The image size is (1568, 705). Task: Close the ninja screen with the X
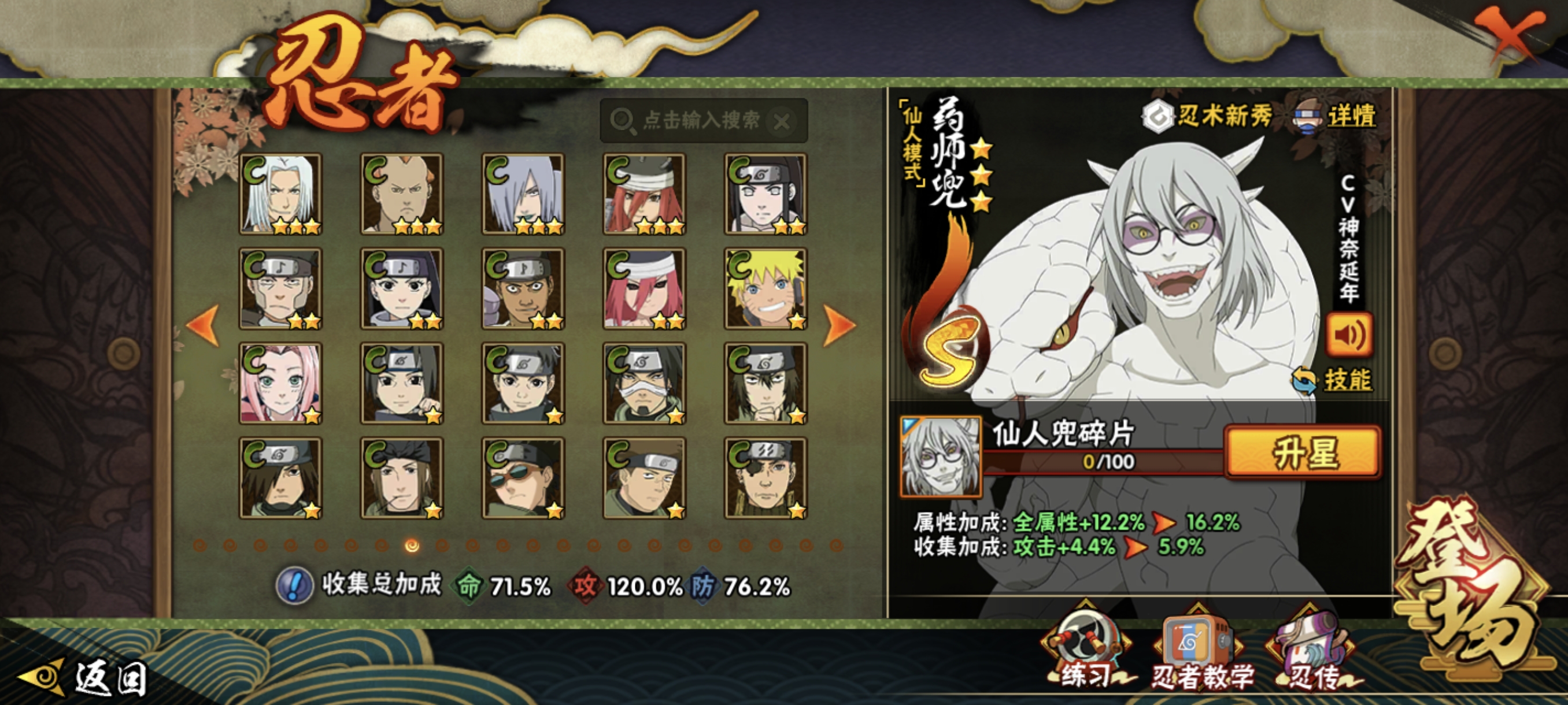[x=1508, y=35]
